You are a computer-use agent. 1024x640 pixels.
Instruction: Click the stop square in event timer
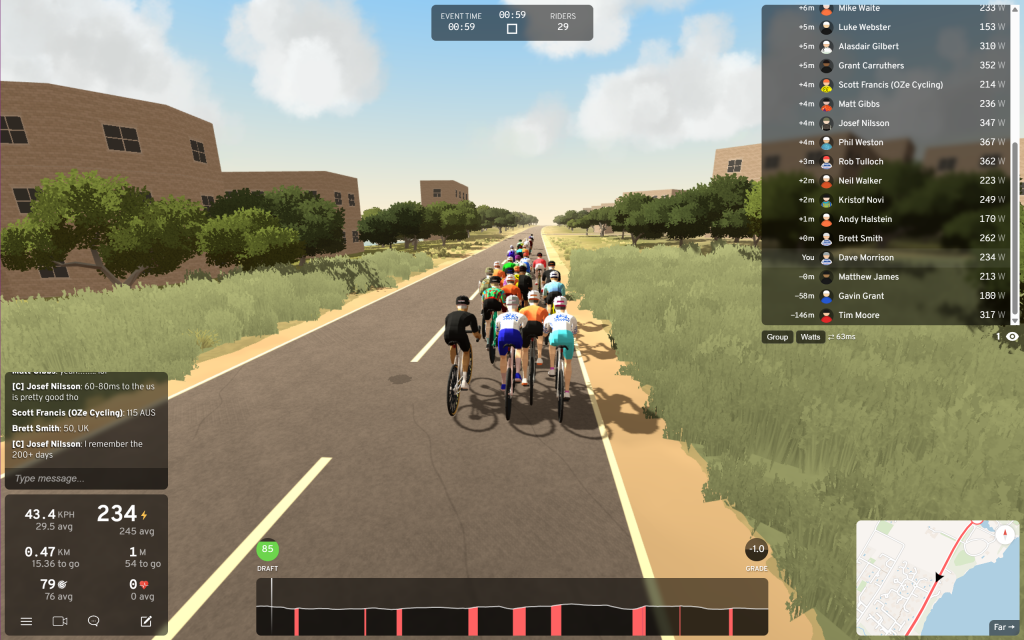[x=512, y=29]
